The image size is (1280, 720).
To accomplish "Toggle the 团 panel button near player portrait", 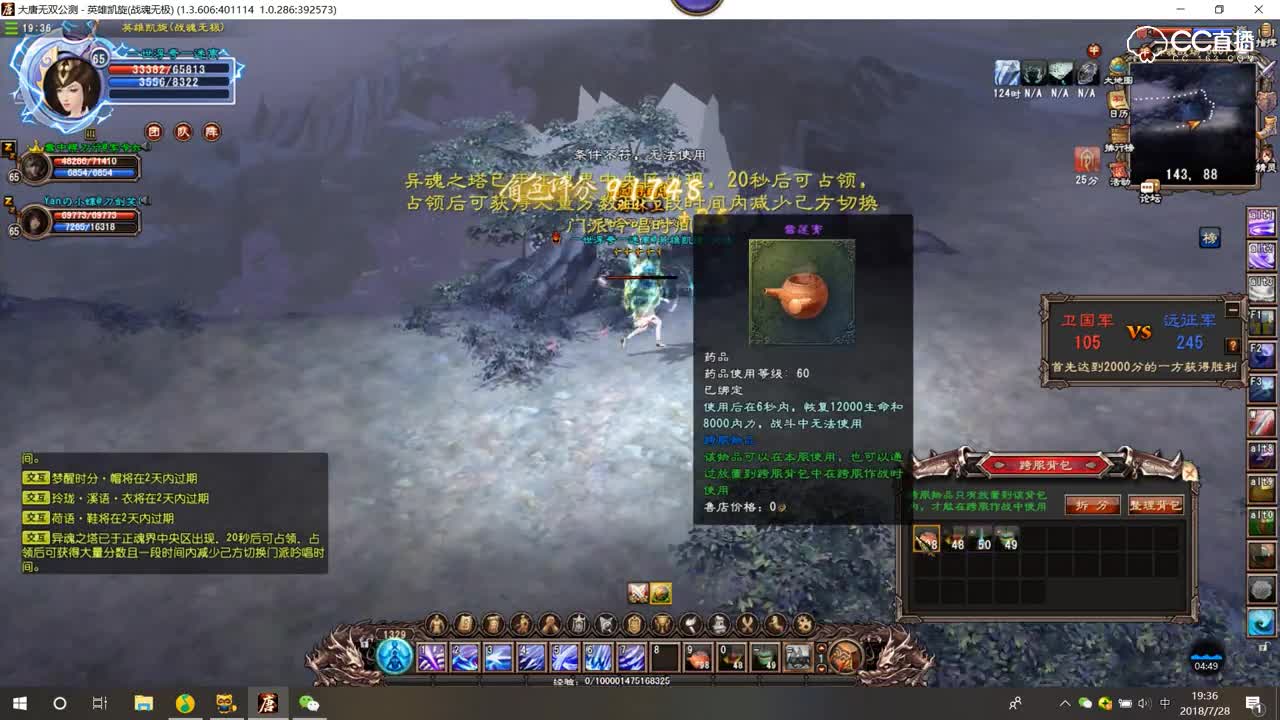I will point(156,131).
